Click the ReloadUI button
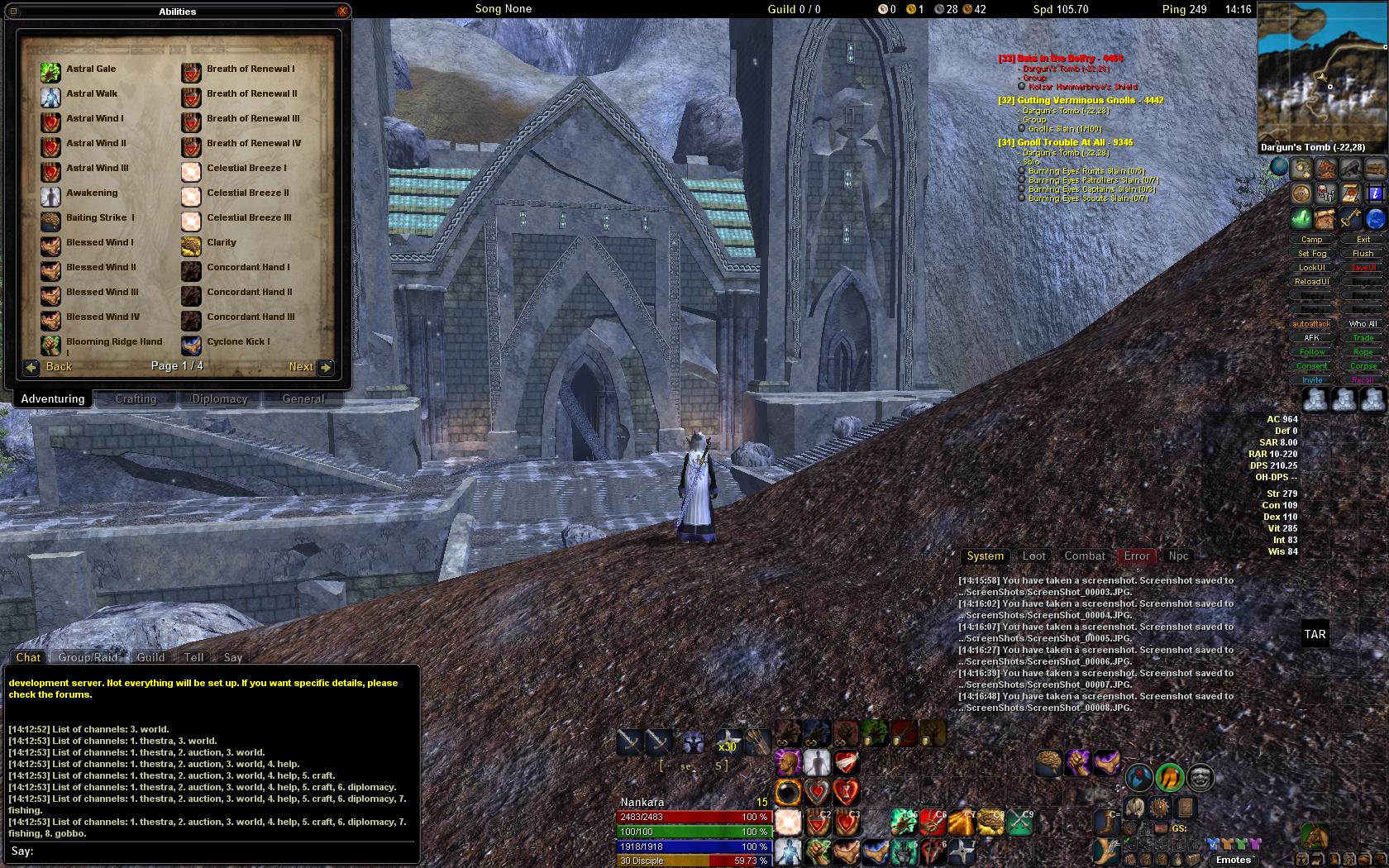Viewport: 1389px width, 868px height. [x=1312, y=282]
